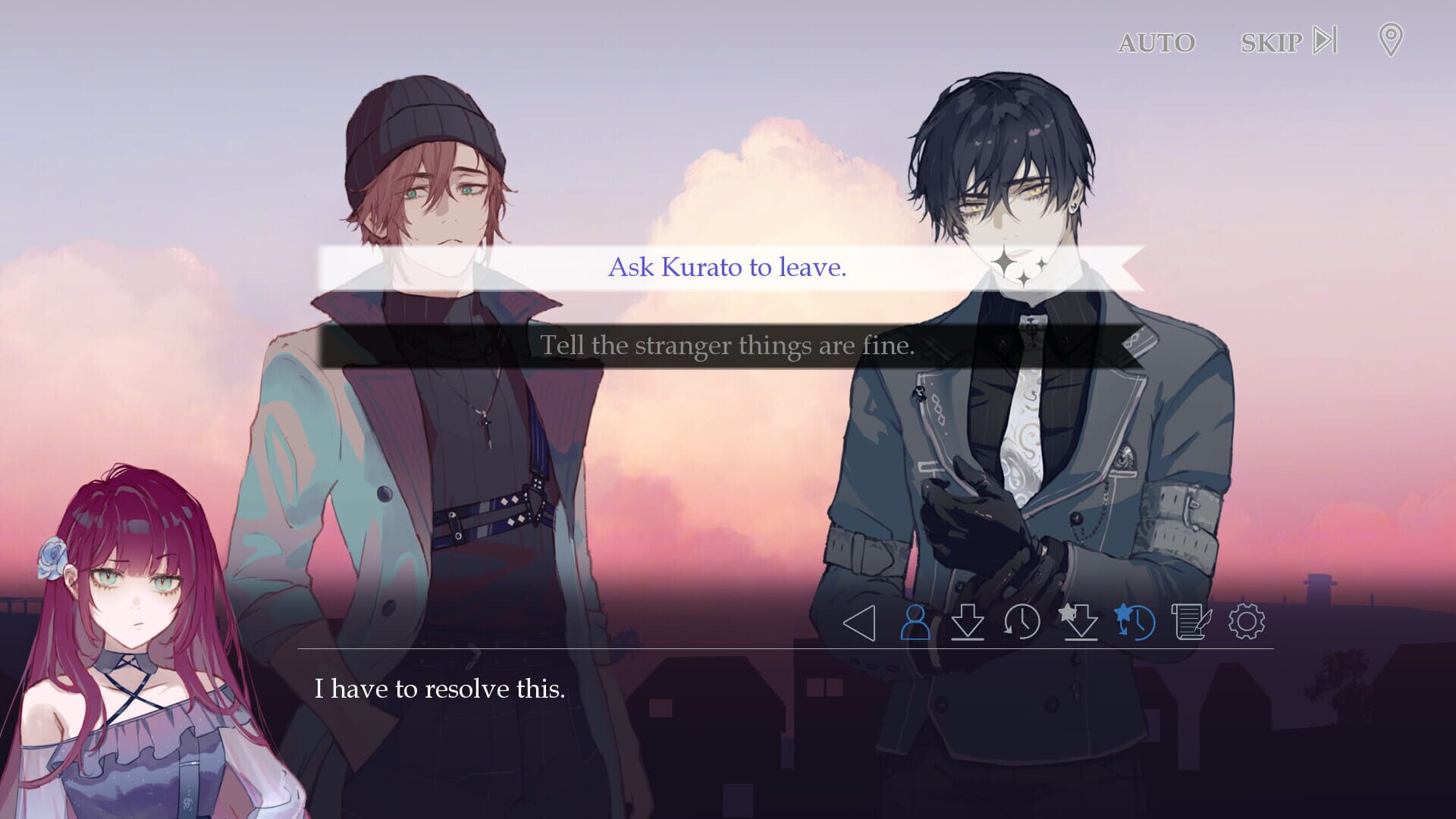Quick load via the blue star-clock icon
The image size is (1456, 819).
coord(1137,622)
